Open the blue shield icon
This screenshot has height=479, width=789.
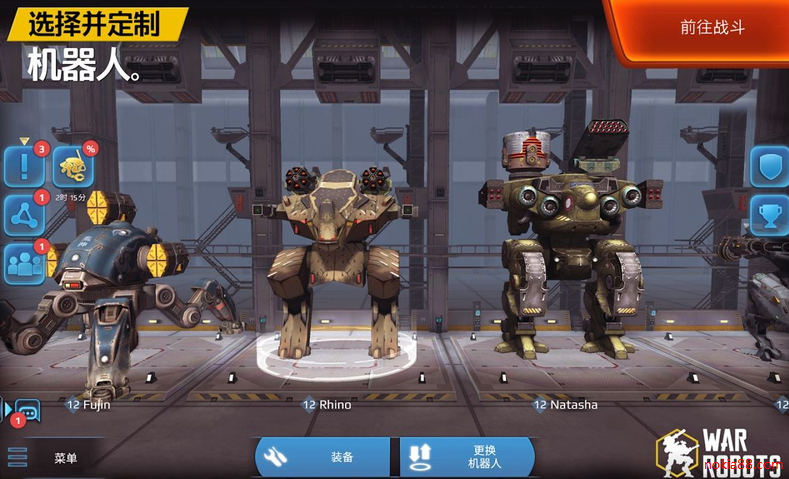pos(769,167)
